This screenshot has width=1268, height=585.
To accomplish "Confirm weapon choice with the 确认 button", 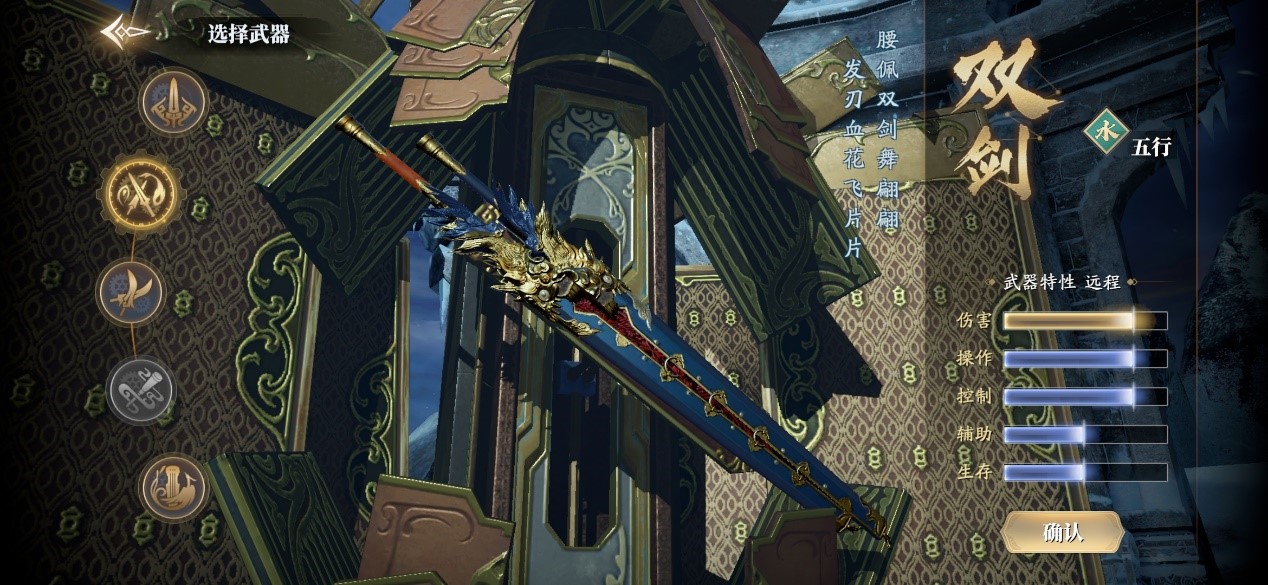I will click(x=1062, y=532).
